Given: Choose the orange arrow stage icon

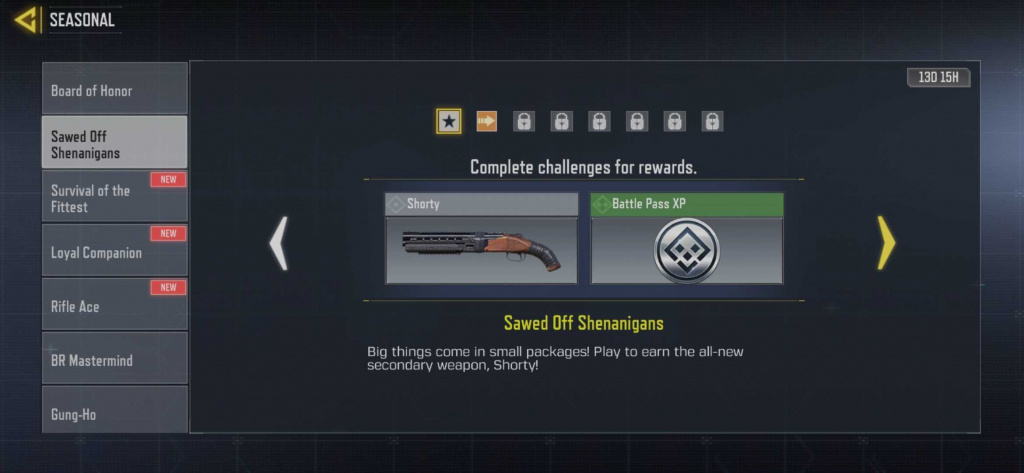Looking at the screenshot, I should click(487, 121).
